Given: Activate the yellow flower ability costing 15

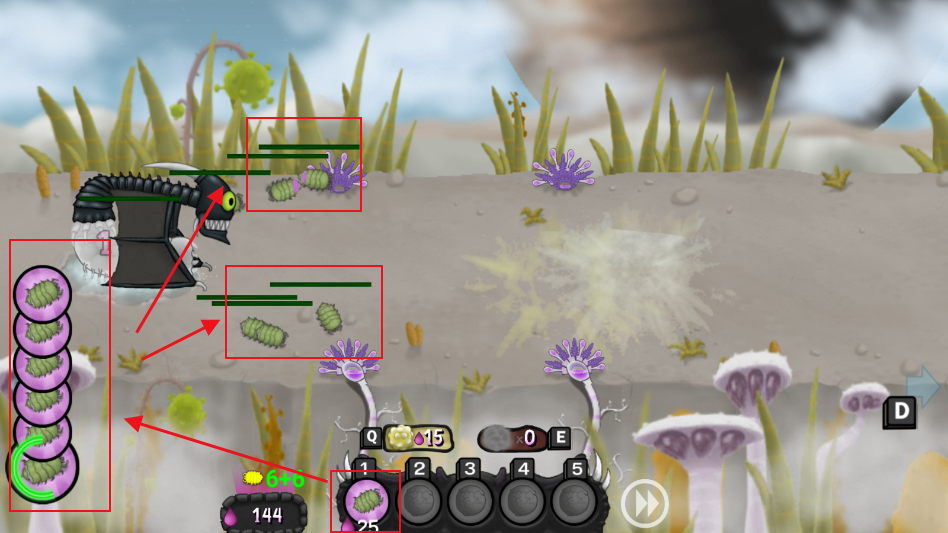Looking at the screenshot, I should pyautogui.click(x=417, y=438).
